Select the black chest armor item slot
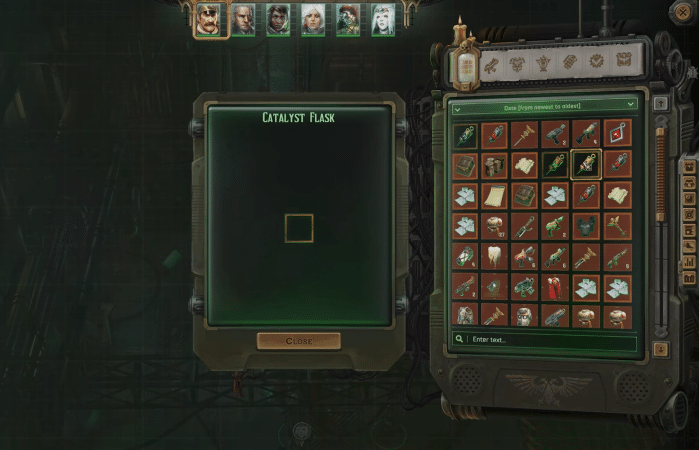The image size is (699, 450). (x=586, y=226)
